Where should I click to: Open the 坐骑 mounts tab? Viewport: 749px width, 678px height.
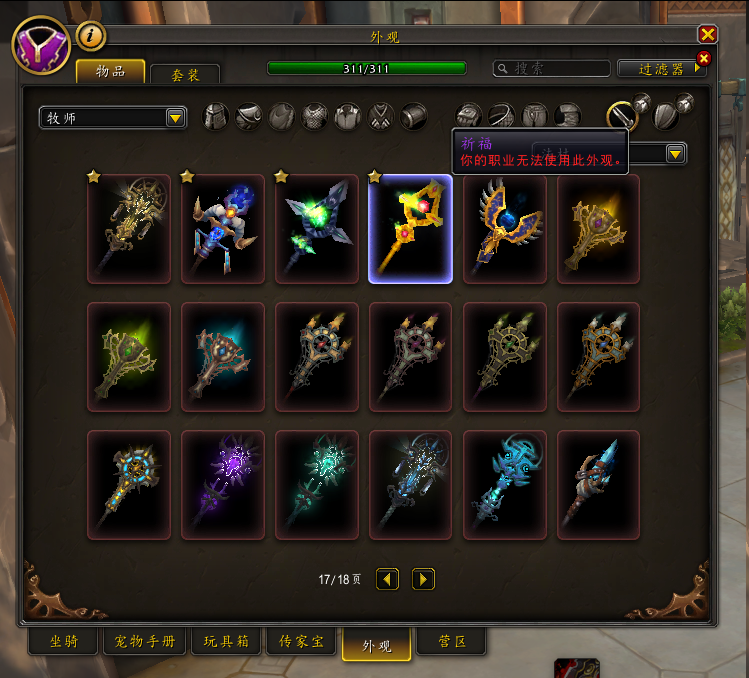coord(63,641)
